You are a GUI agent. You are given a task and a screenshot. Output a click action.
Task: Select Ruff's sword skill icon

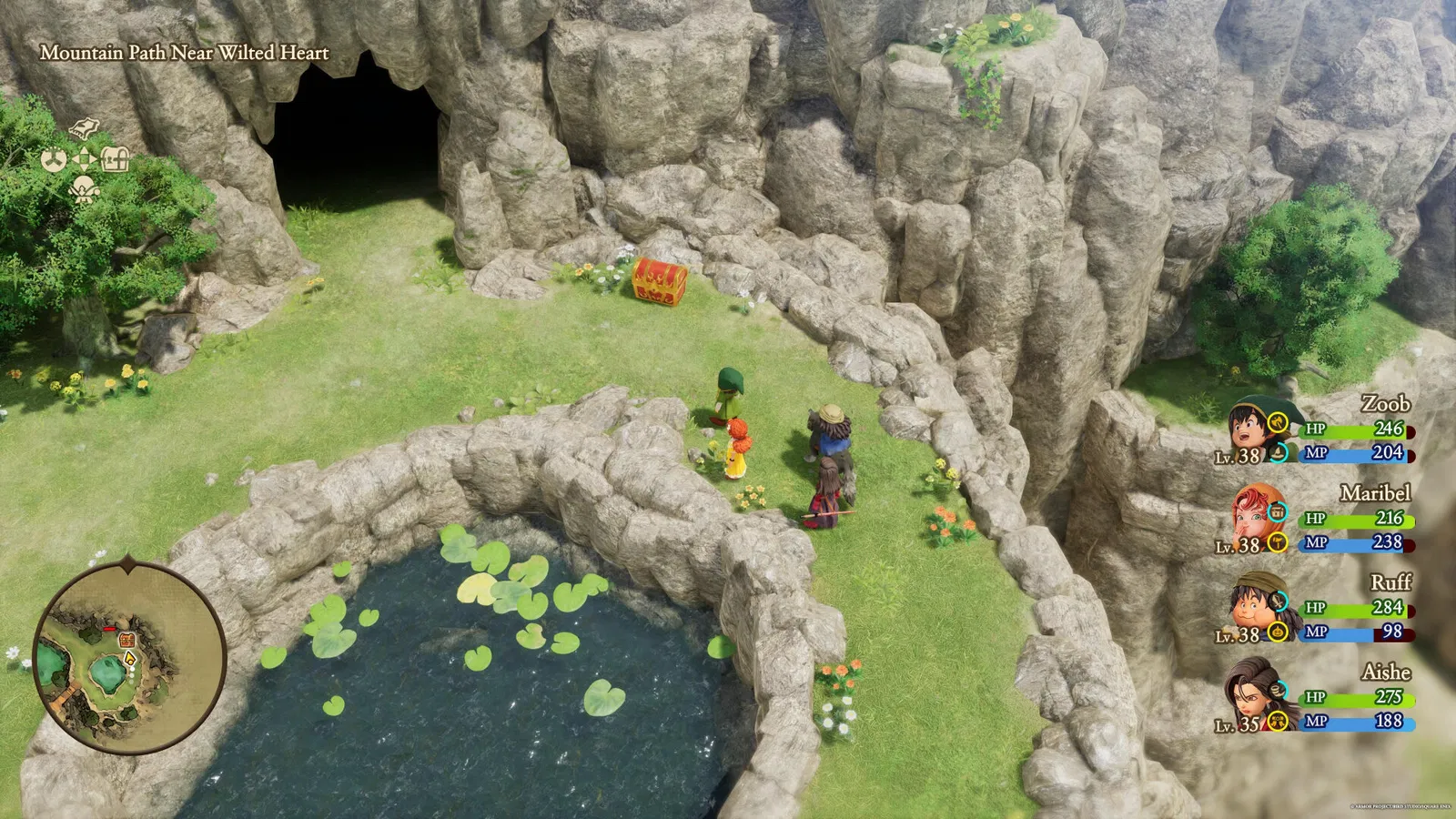coord(1277,602)
